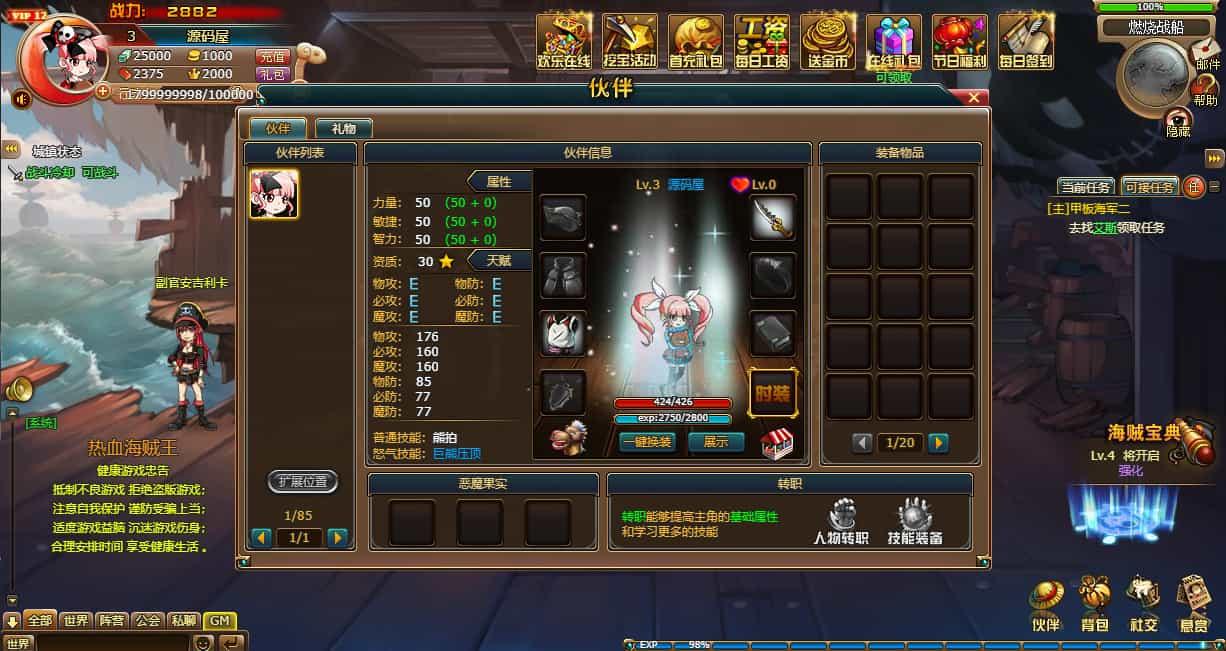Select the 世界 world chat channel tab
This screenshot has width=1226, height=651.
75,621
